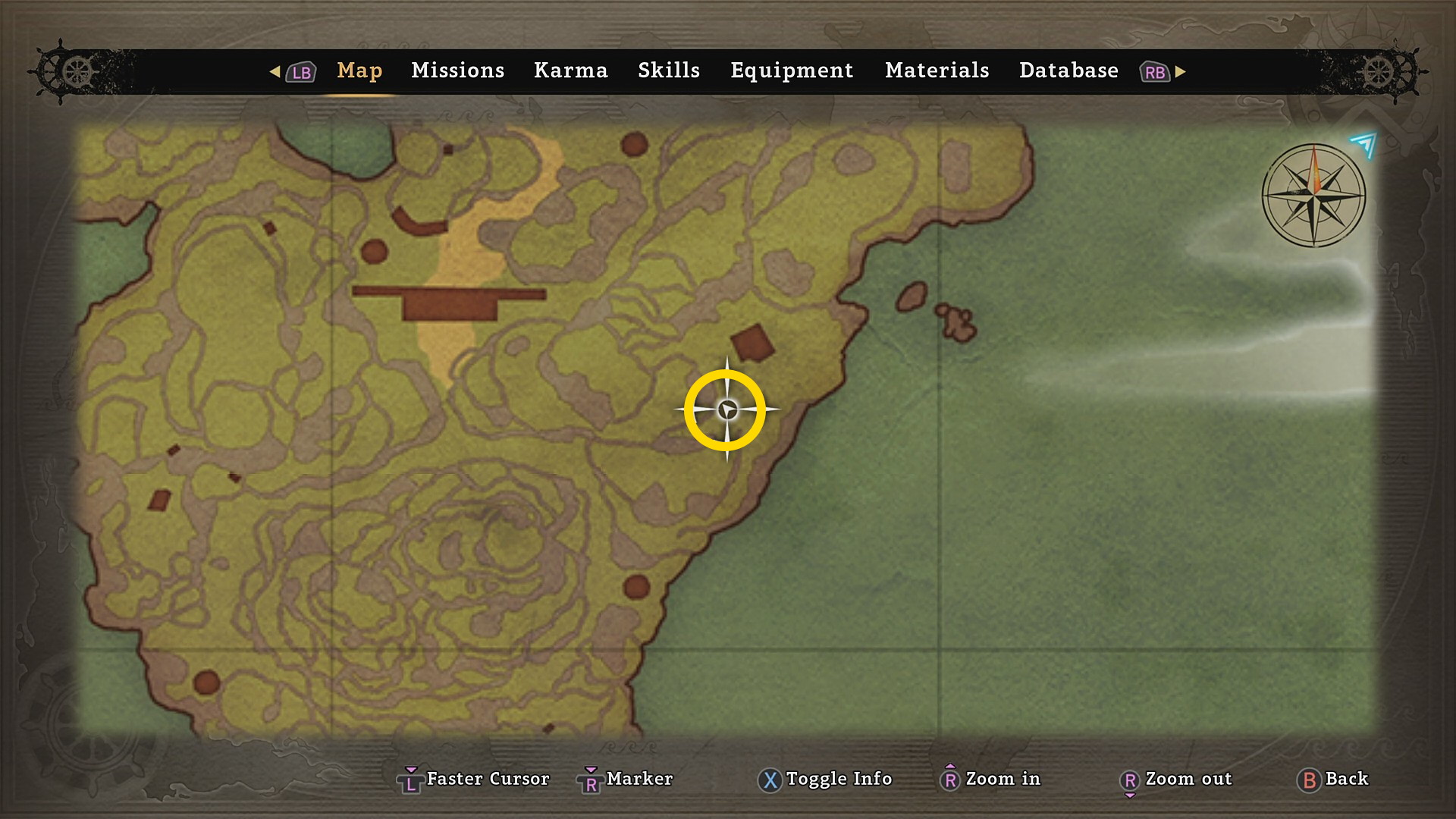This screenshot has height=819, width=1456.
Task: Select the Karma tab
Action: coord(570,71)
